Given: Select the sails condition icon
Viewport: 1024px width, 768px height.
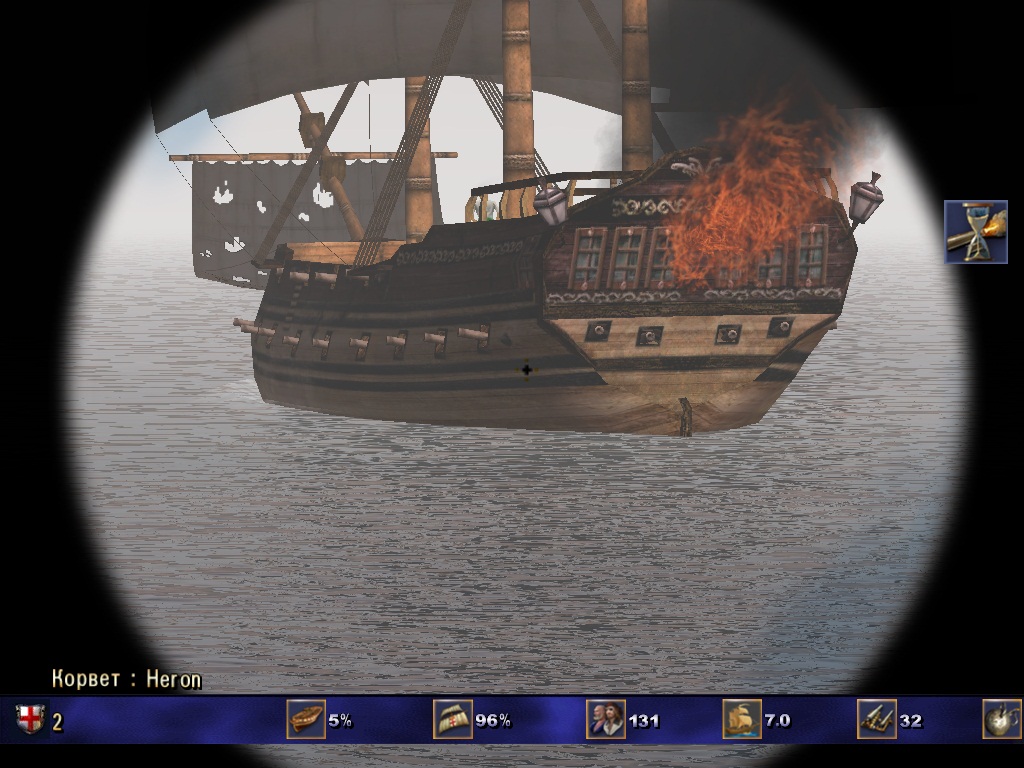Looking at the screenshot, I should pos(452,719).
